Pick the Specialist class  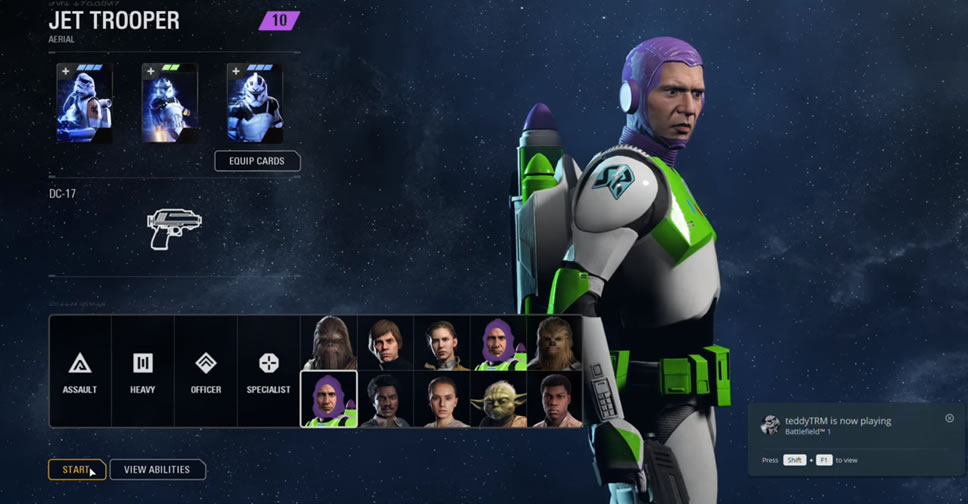(x=268, y=371)
